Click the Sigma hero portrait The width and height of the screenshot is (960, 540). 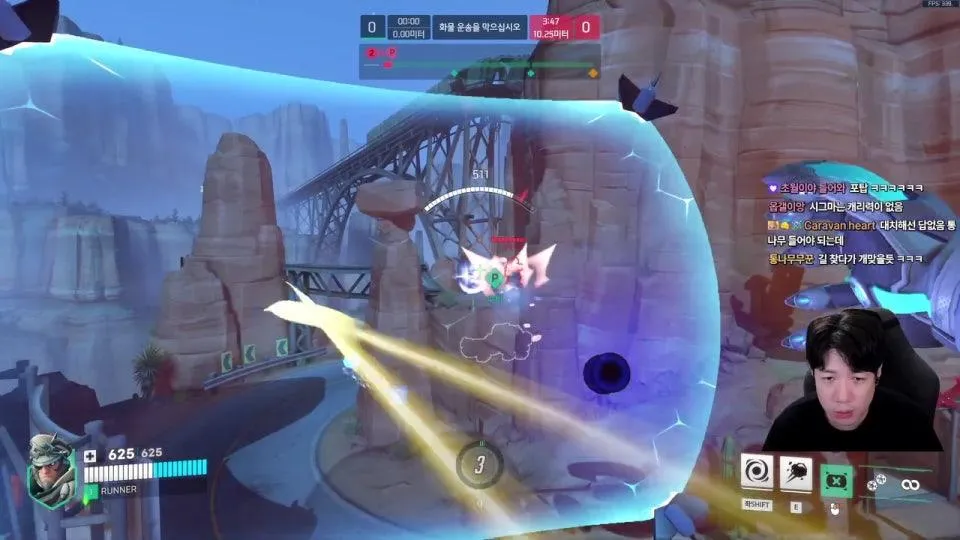[x=52, y=471]
